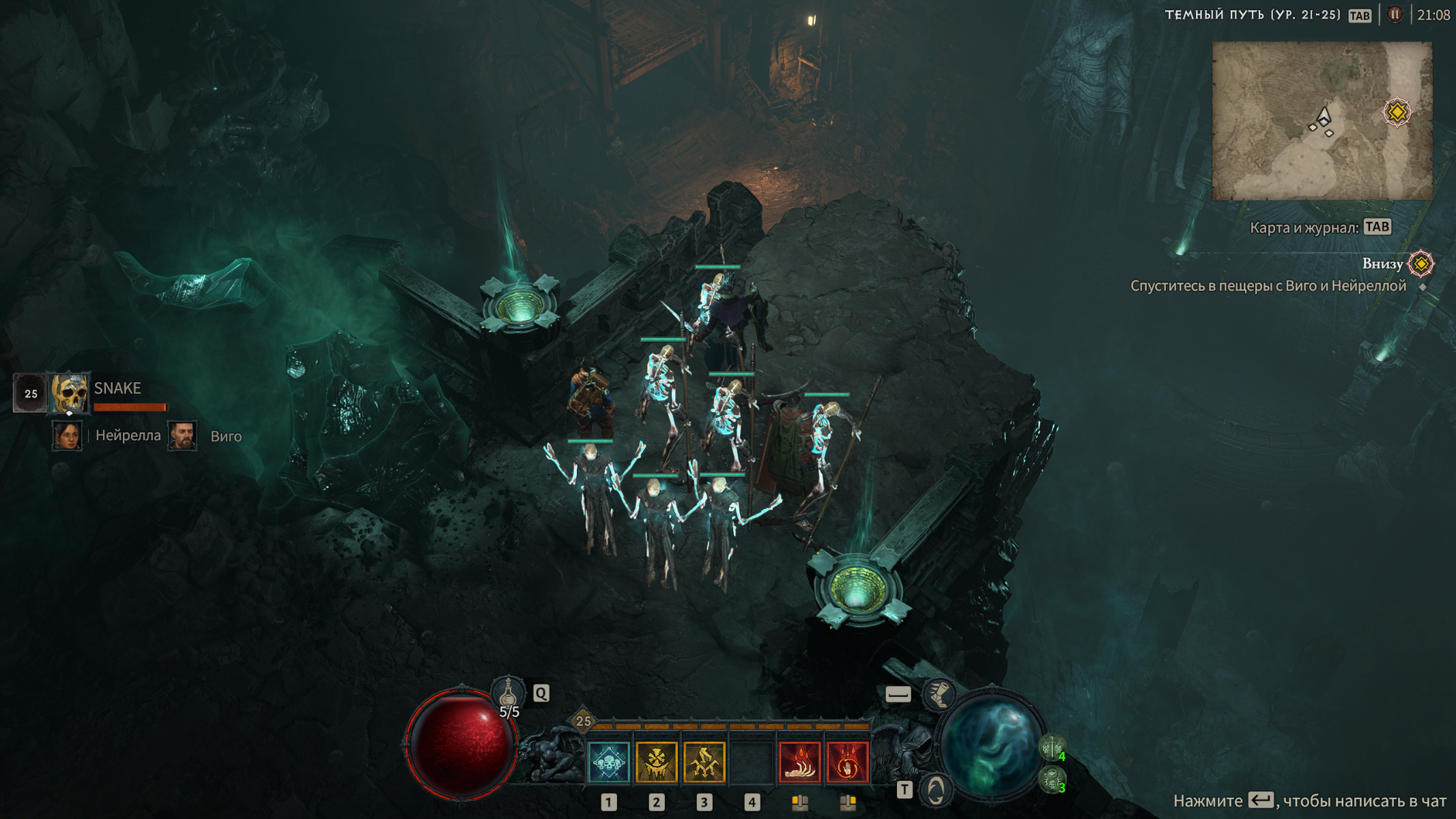The height and width of the screenshot is (819, 1456).
Task: Open the 'Внизу' quest tracker entry
Action: coord(1383,264)
